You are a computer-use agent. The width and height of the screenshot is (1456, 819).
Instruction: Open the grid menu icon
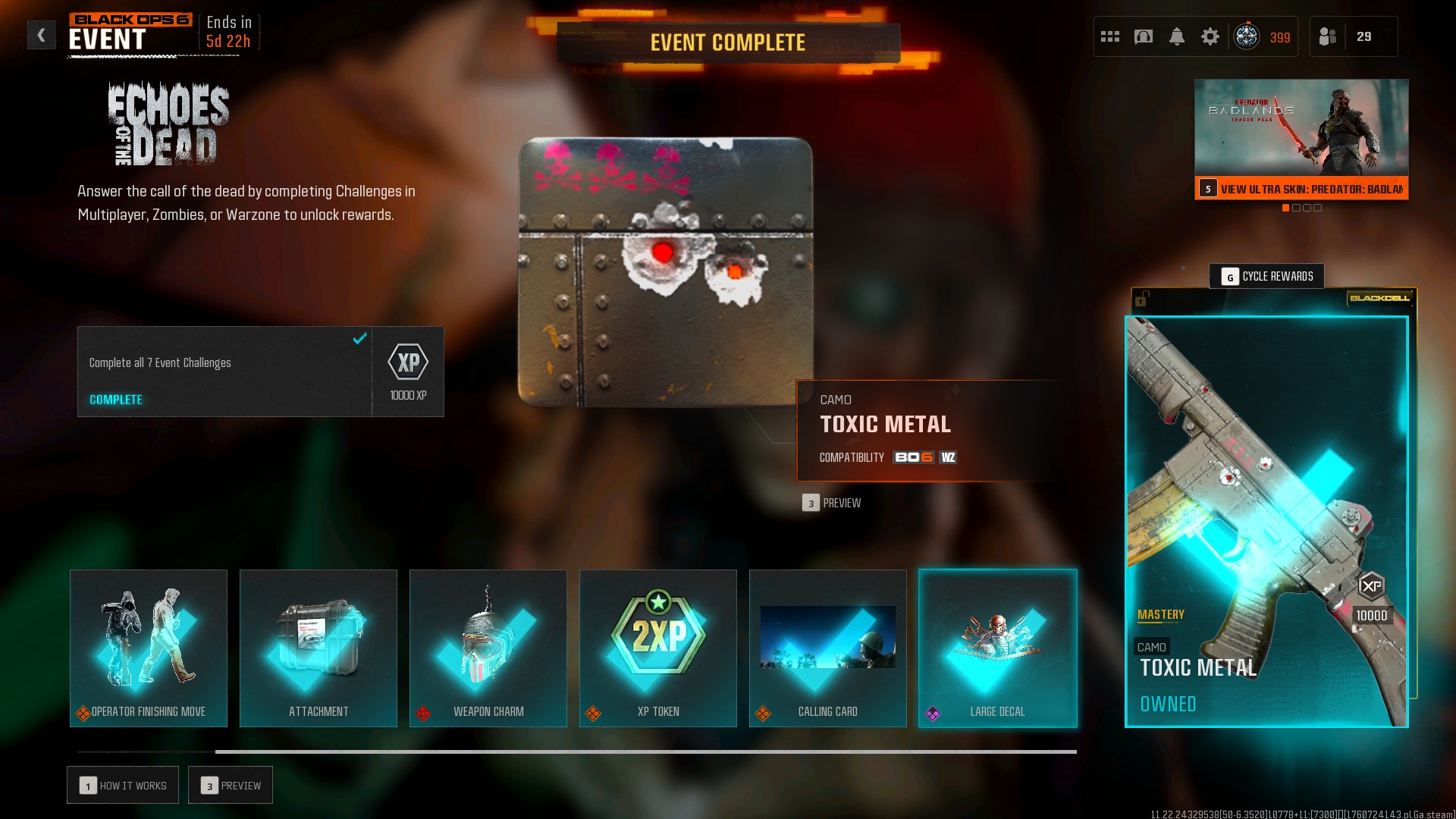click(x=1110, y=36)
